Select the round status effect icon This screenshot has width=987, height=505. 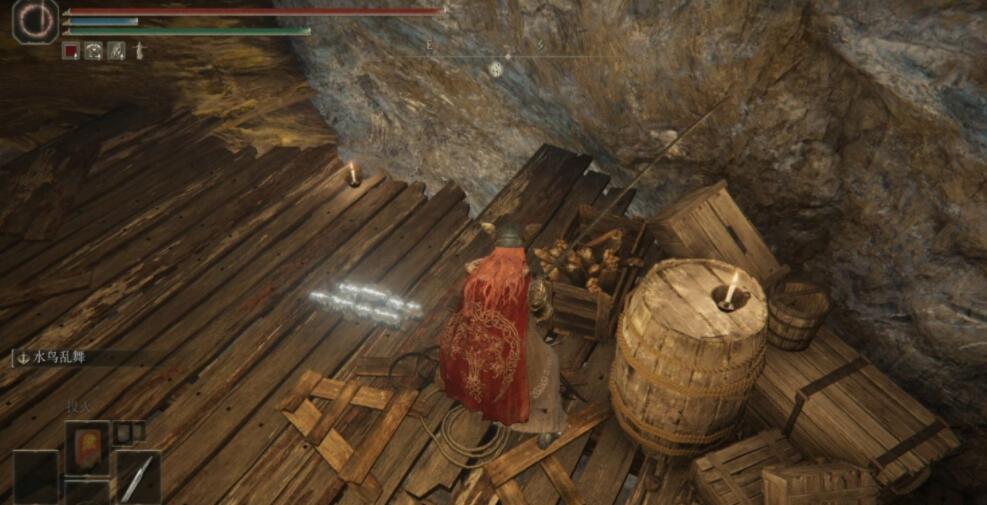pos(94,50)
